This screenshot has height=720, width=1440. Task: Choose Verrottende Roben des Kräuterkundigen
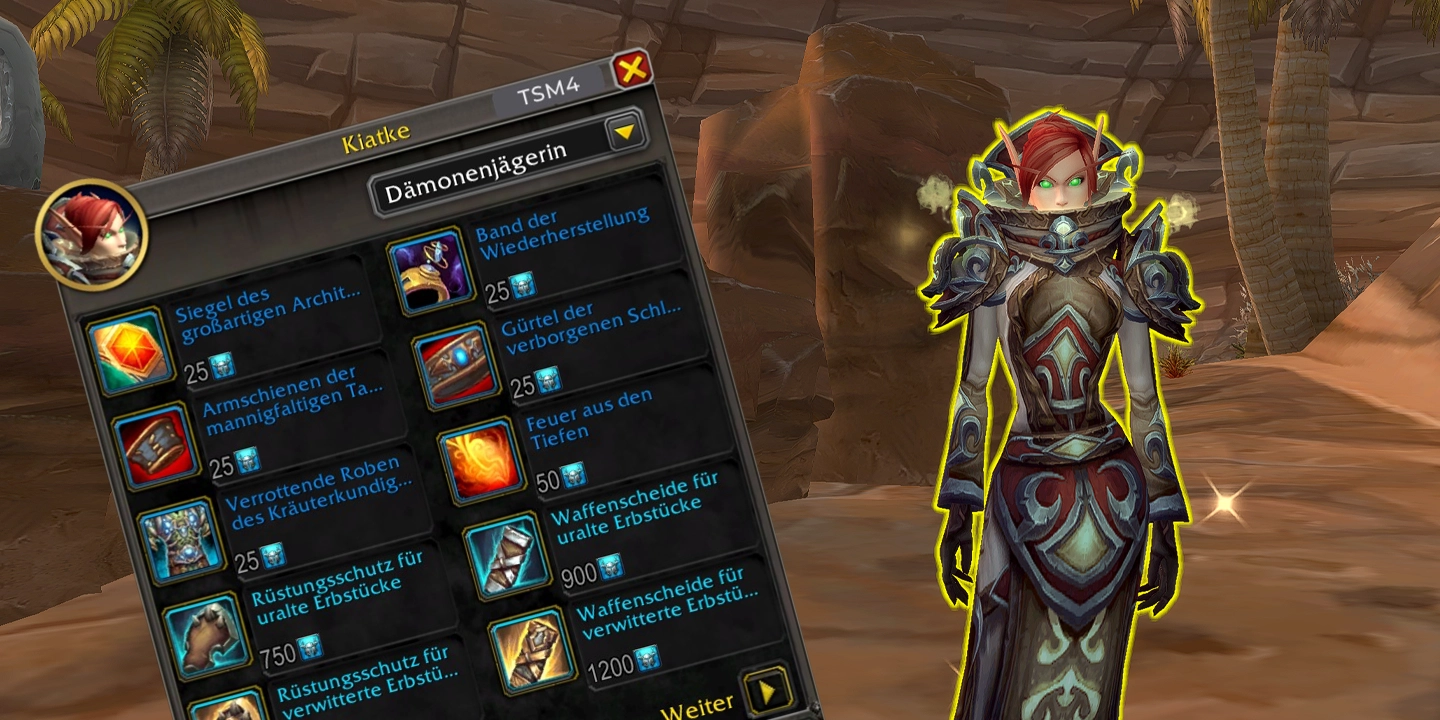point(181,541)
